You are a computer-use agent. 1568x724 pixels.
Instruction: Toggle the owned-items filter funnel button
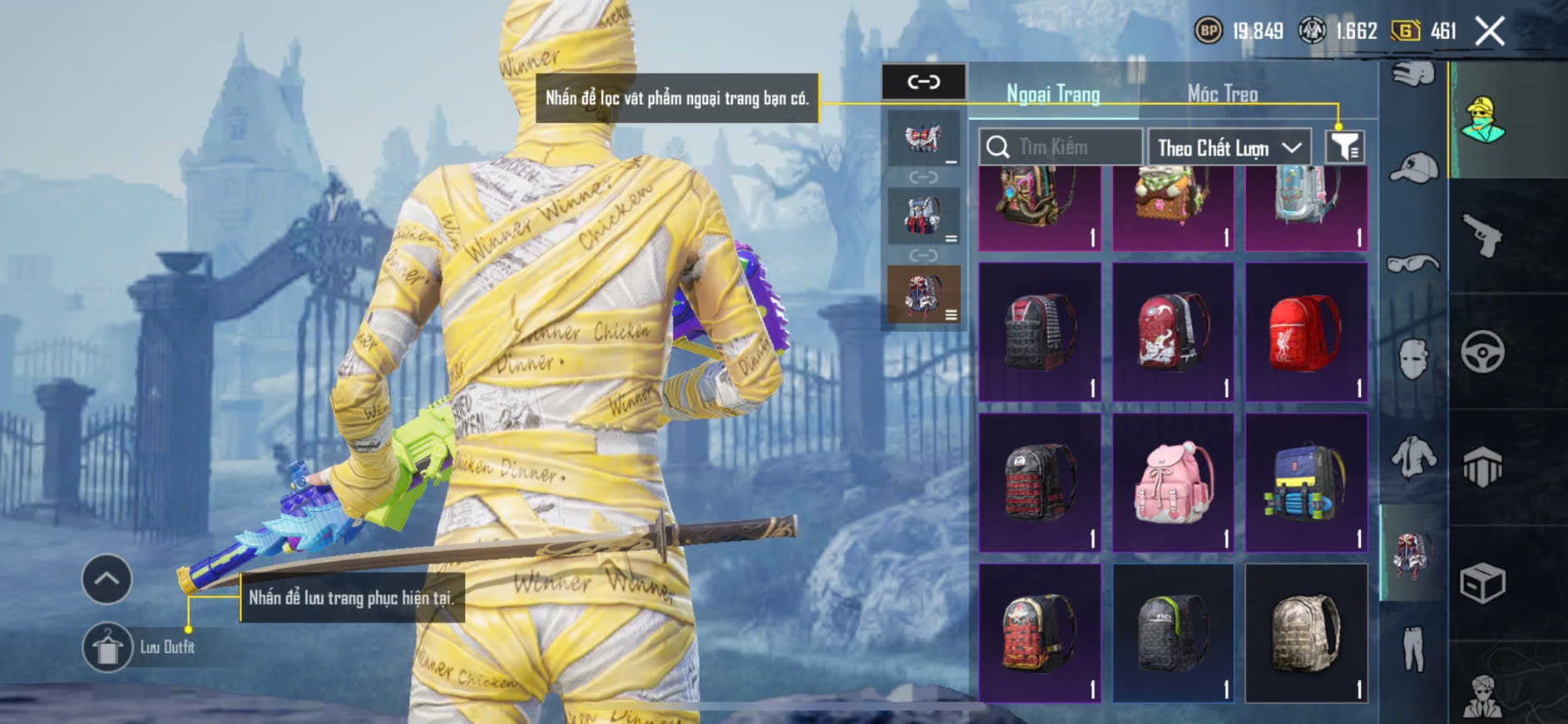coord(1344,147)
